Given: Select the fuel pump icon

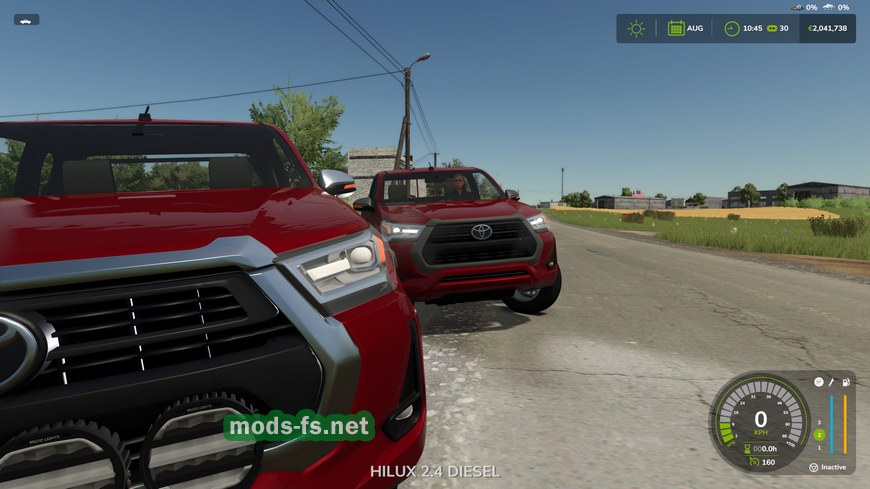Looking at the screenshot, I should [845, 382].
